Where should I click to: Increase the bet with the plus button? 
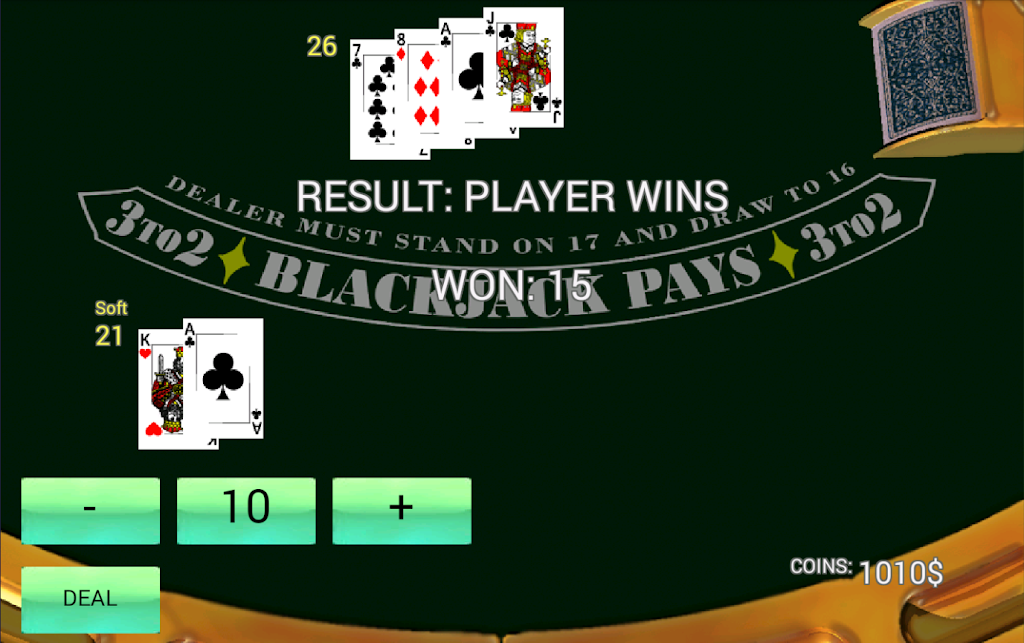(x=401, y=510)
